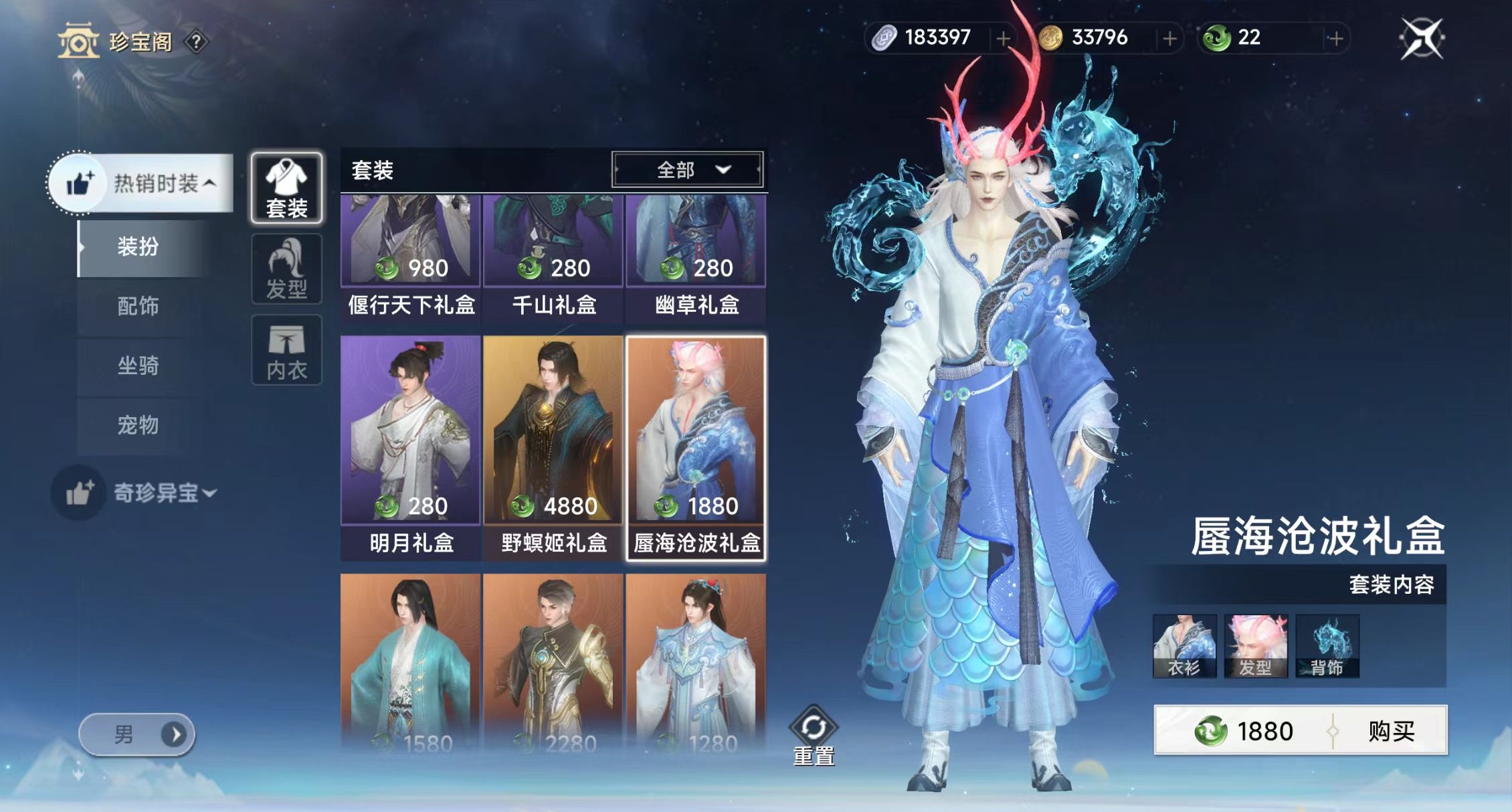The height and width of the screenshot is (812, 1512).
Task: Select the 背饰 item in 套装内容
Action: coord(1328,645)
